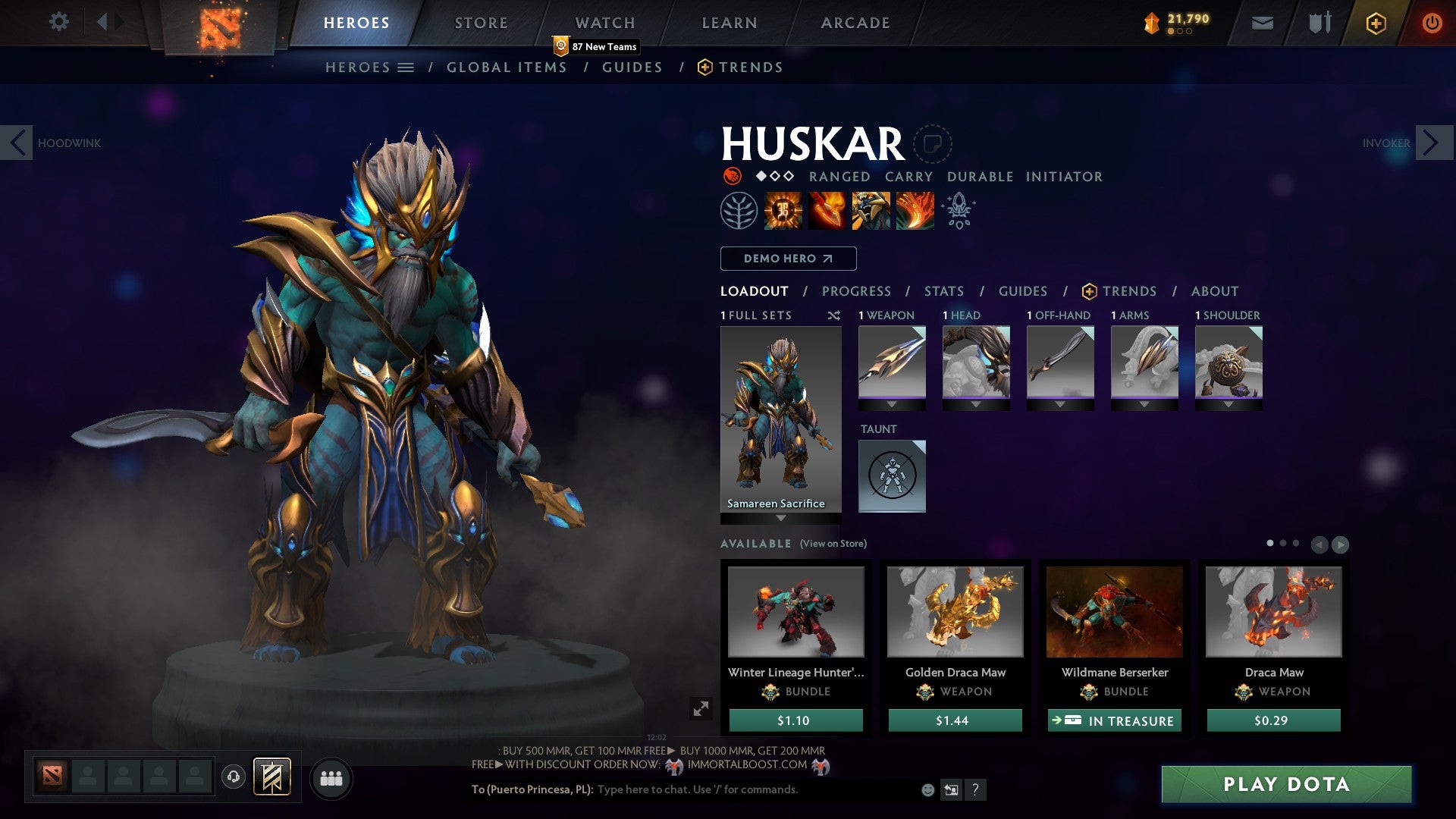
Task: Open Wildmane Berserker In Treasure button
Action: tap(1114, 720)
